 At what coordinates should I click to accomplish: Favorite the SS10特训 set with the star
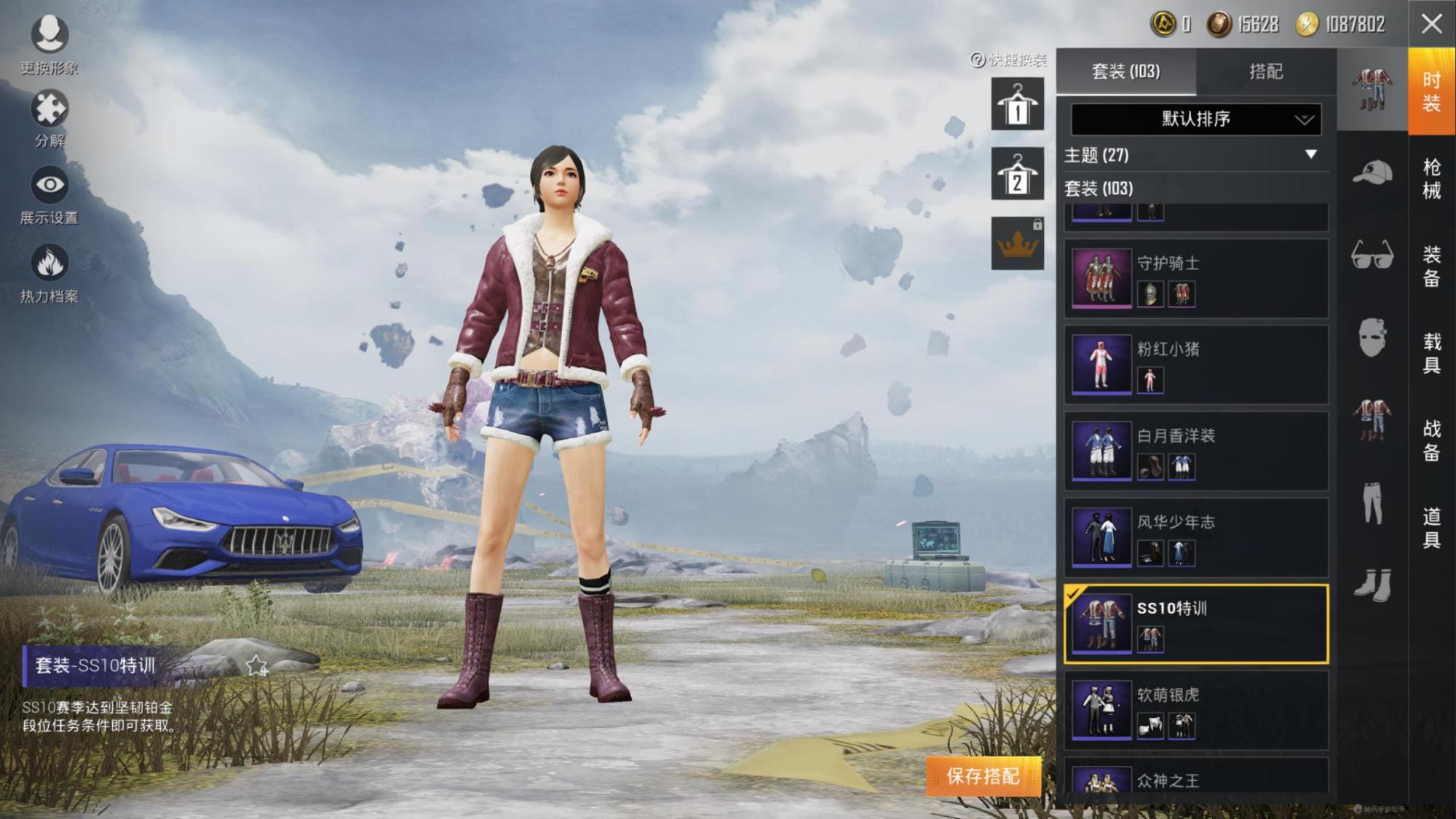[256, 665]
